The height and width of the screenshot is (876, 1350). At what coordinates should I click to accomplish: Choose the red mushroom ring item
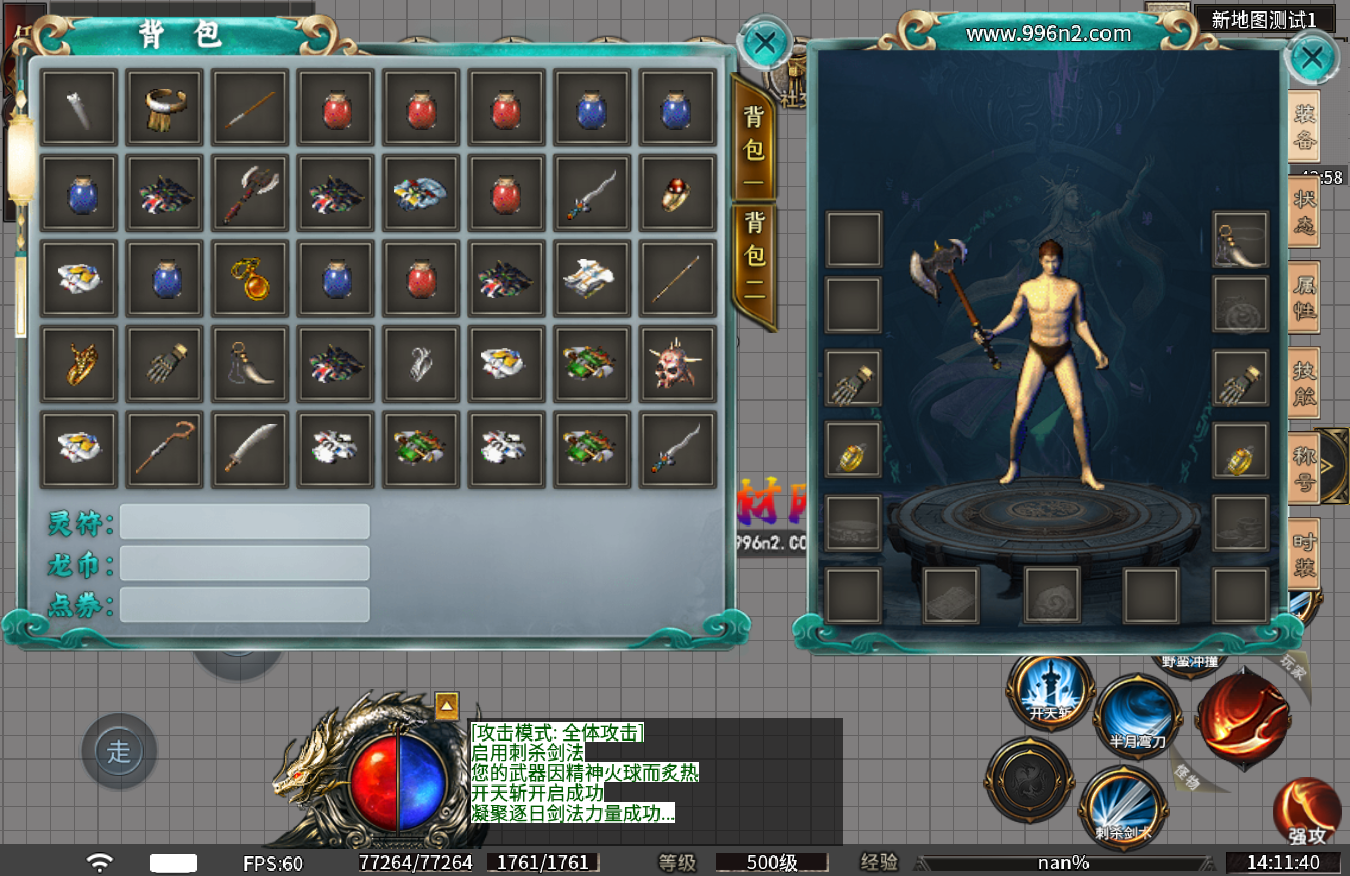[x=678, y=192]
